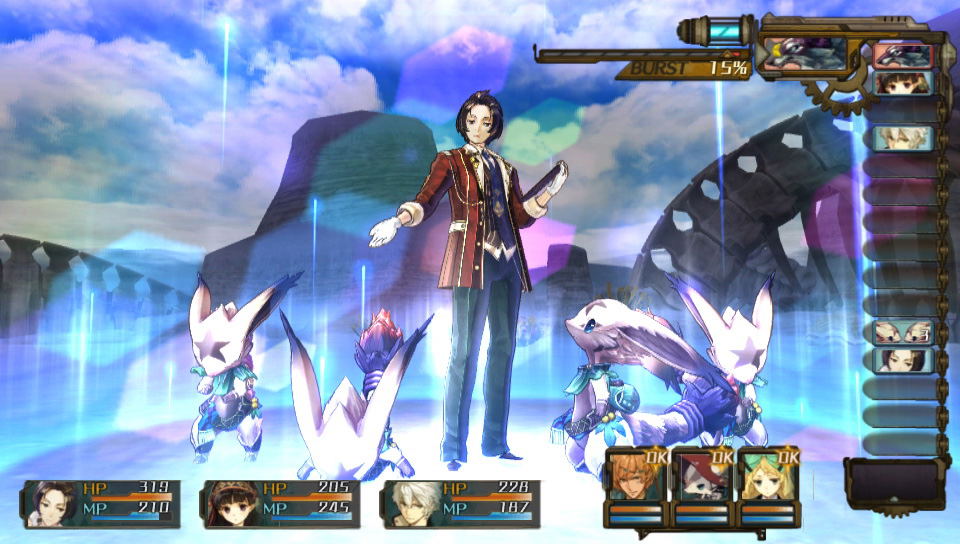Select the white-haired man's turn order portrait
Image resolution: width=960 pixels, height=544 pixels.
(902, 138)
